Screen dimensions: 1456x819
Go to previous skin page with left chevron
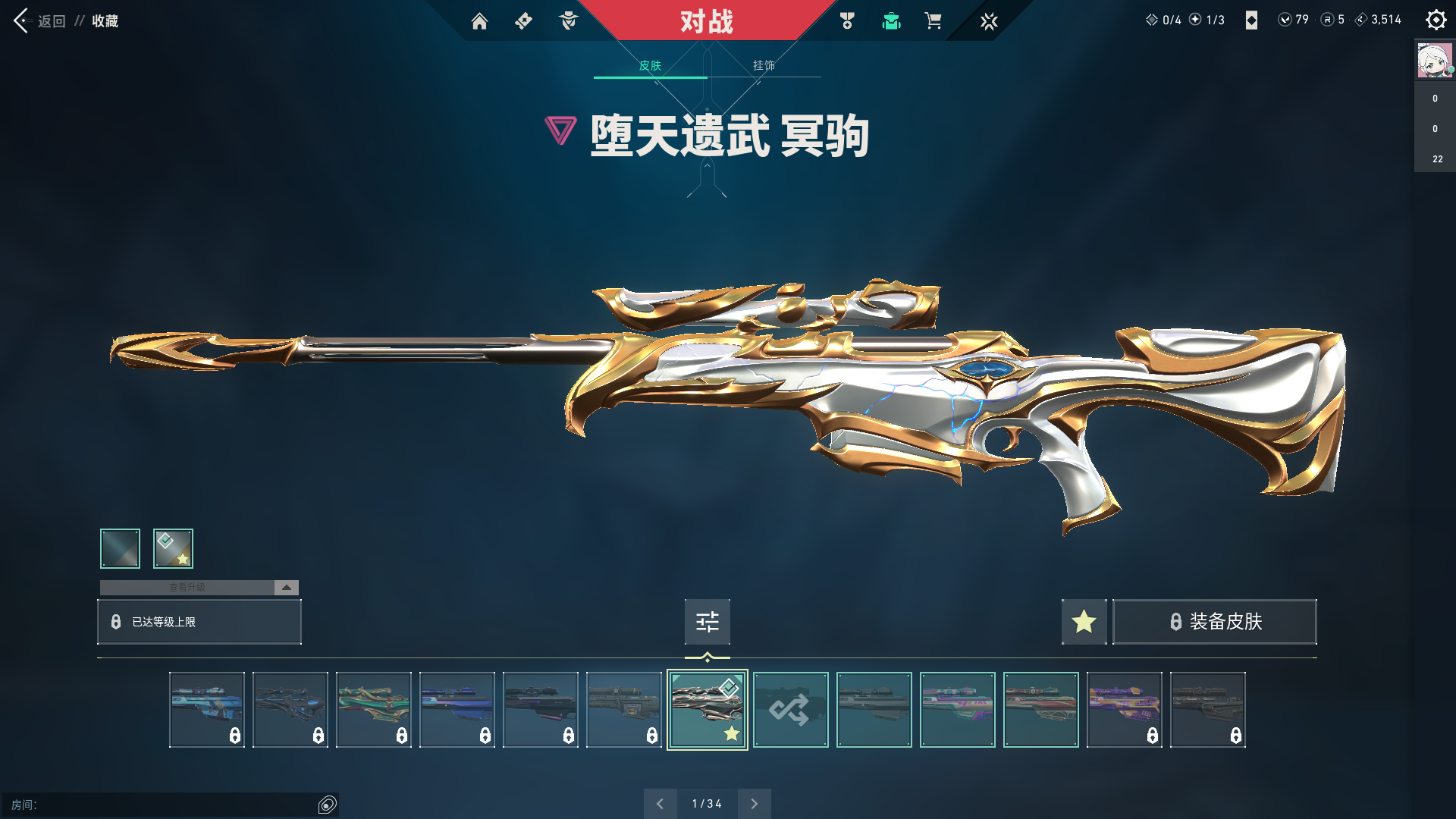[x=661, y=803]
